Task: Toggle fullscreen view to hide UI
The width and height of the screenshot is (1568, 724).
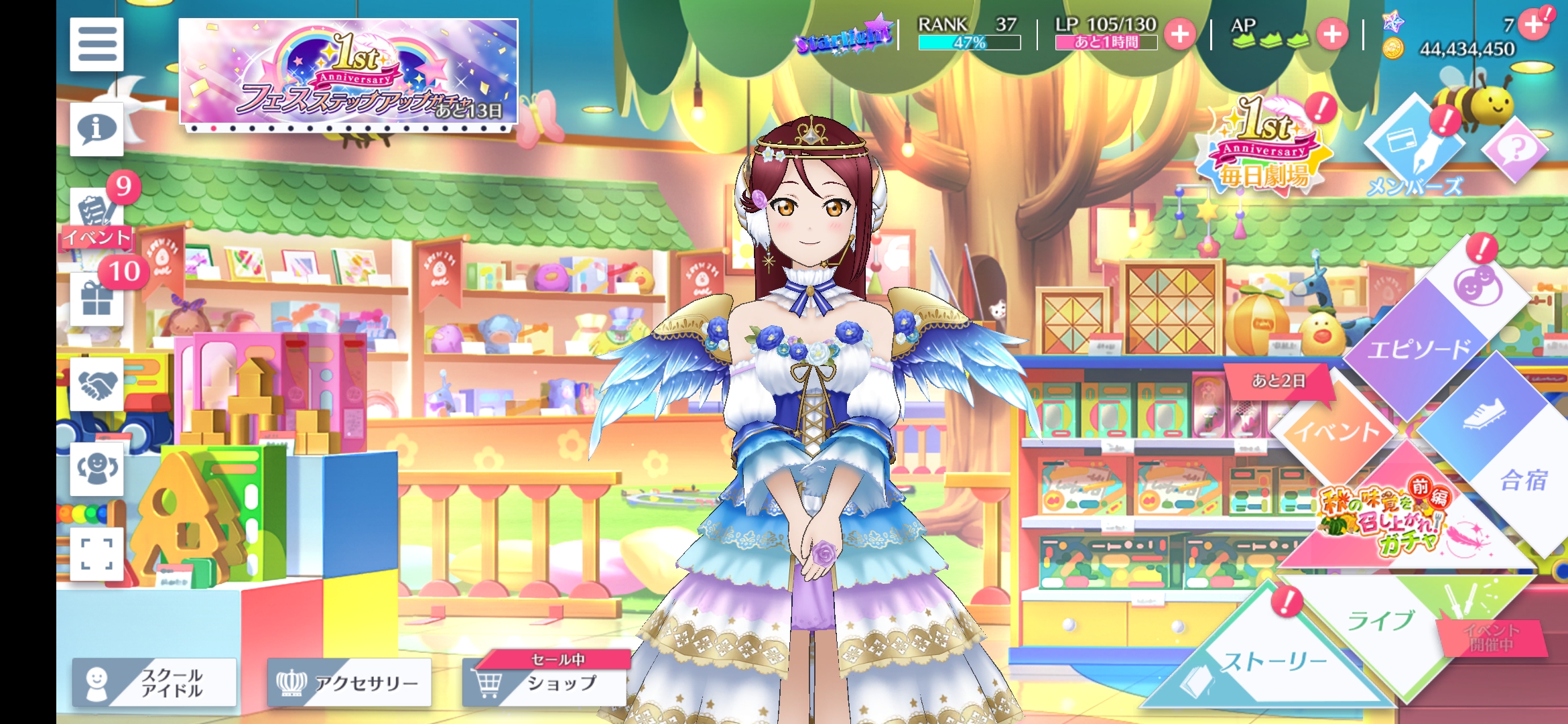Action: (x=96, y=554)
